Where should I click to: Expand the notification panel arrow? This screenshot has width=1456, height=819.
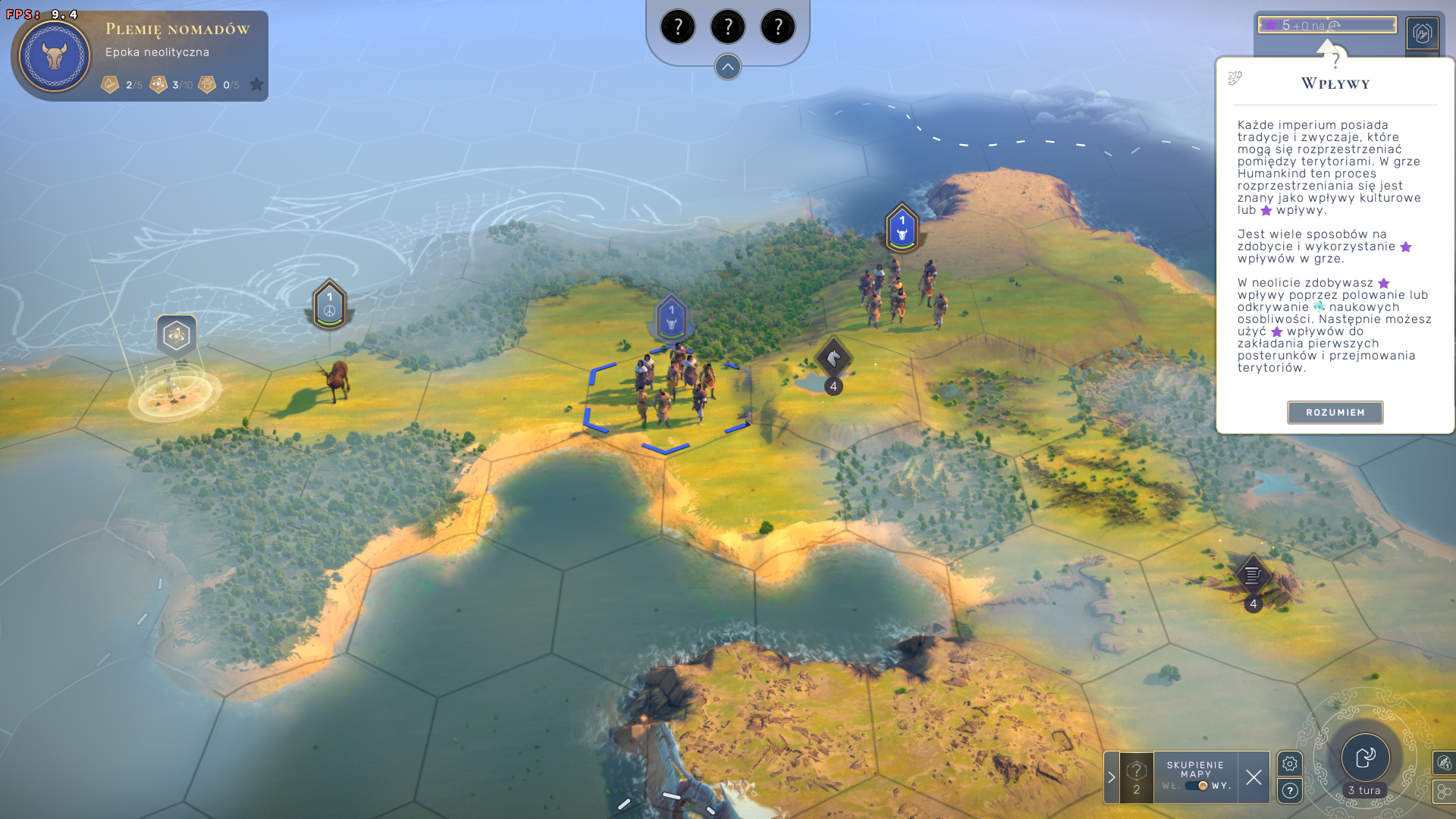click(x=1112, y=777)
